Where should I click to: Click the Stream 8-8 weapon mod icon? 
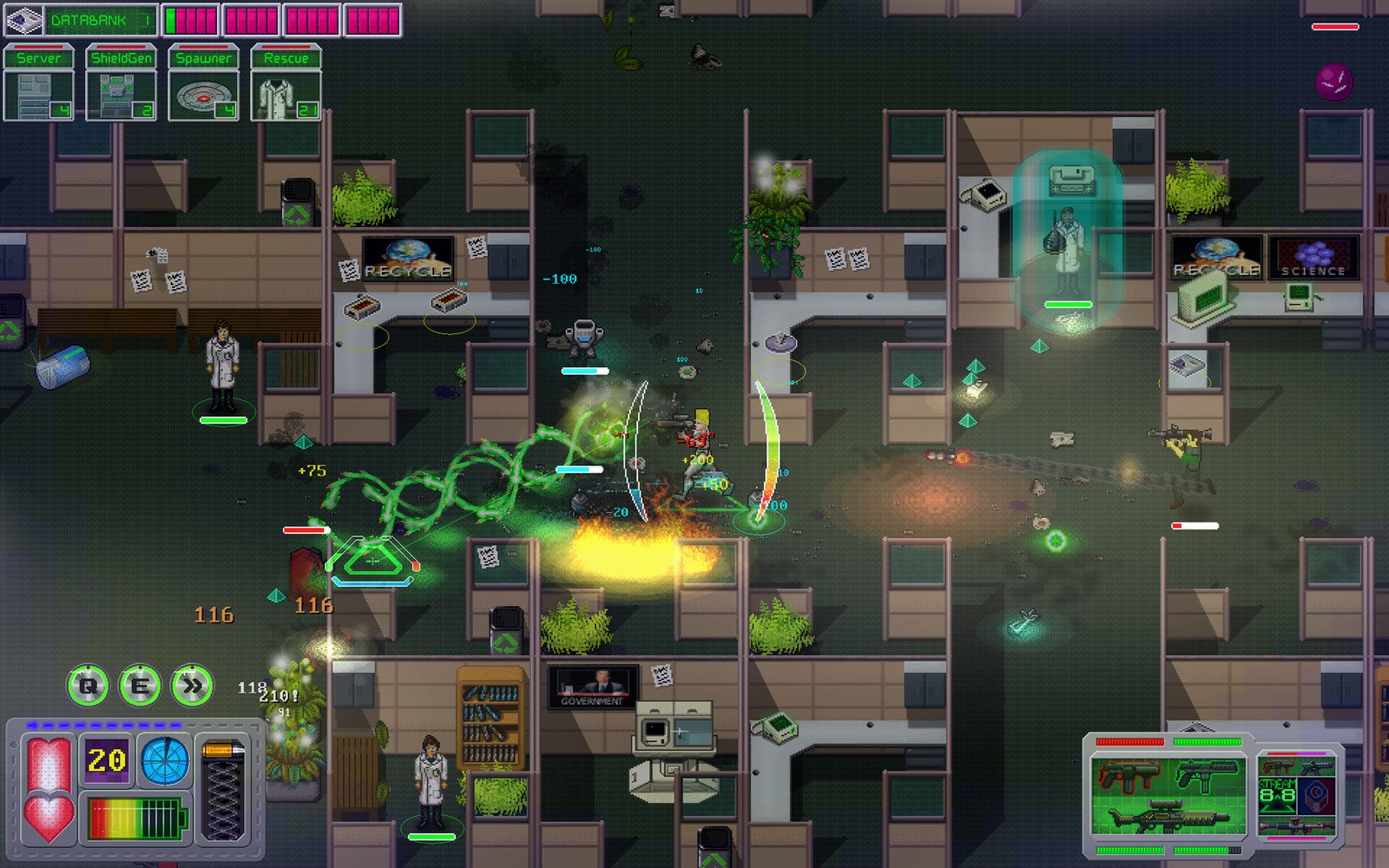coord(1277,794)
